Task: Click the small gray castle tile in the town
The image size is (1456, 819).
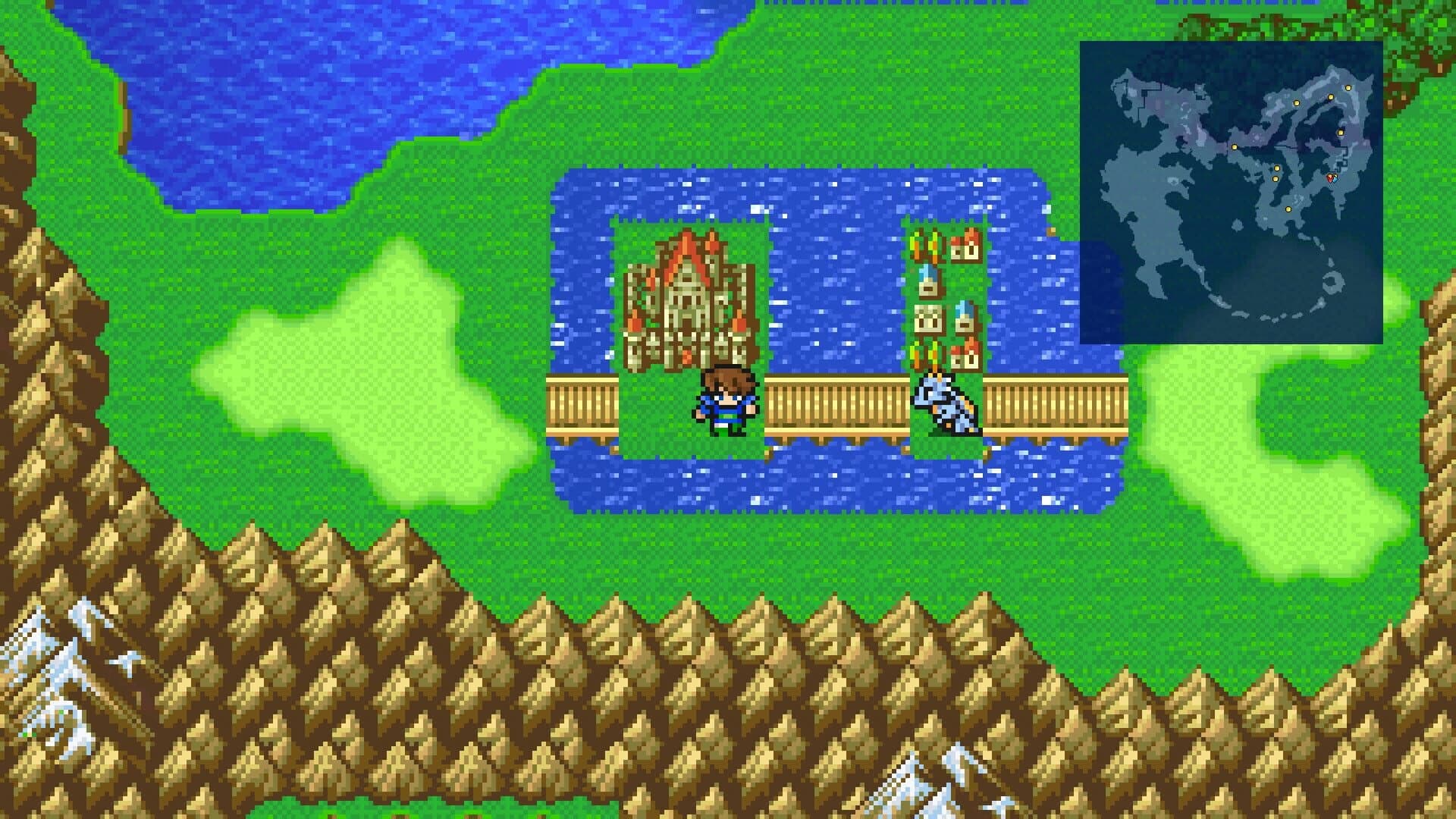Action: [928, 318]
